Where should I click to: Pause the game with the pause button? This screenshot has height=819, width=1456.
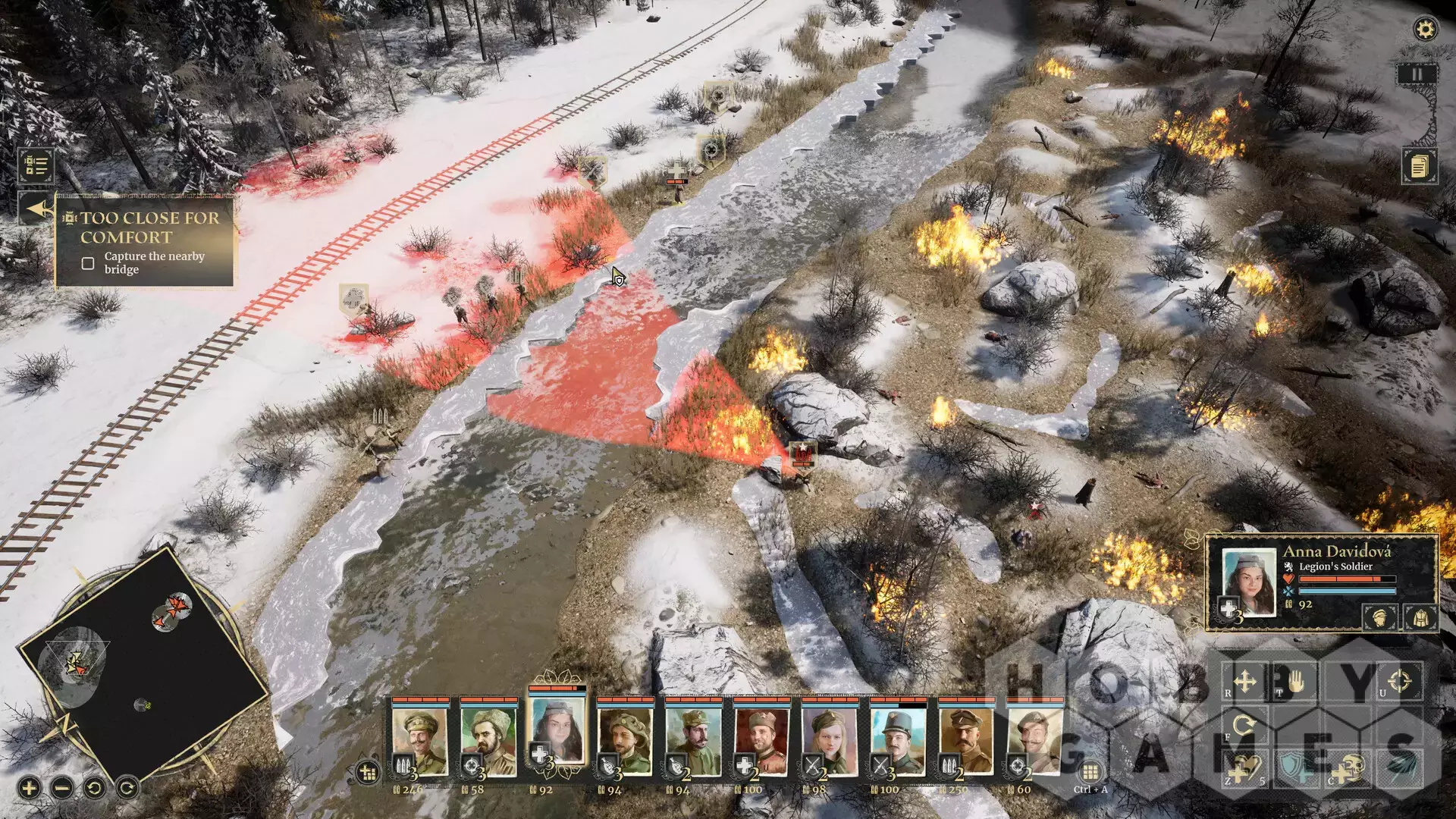tap(1416, 74)
